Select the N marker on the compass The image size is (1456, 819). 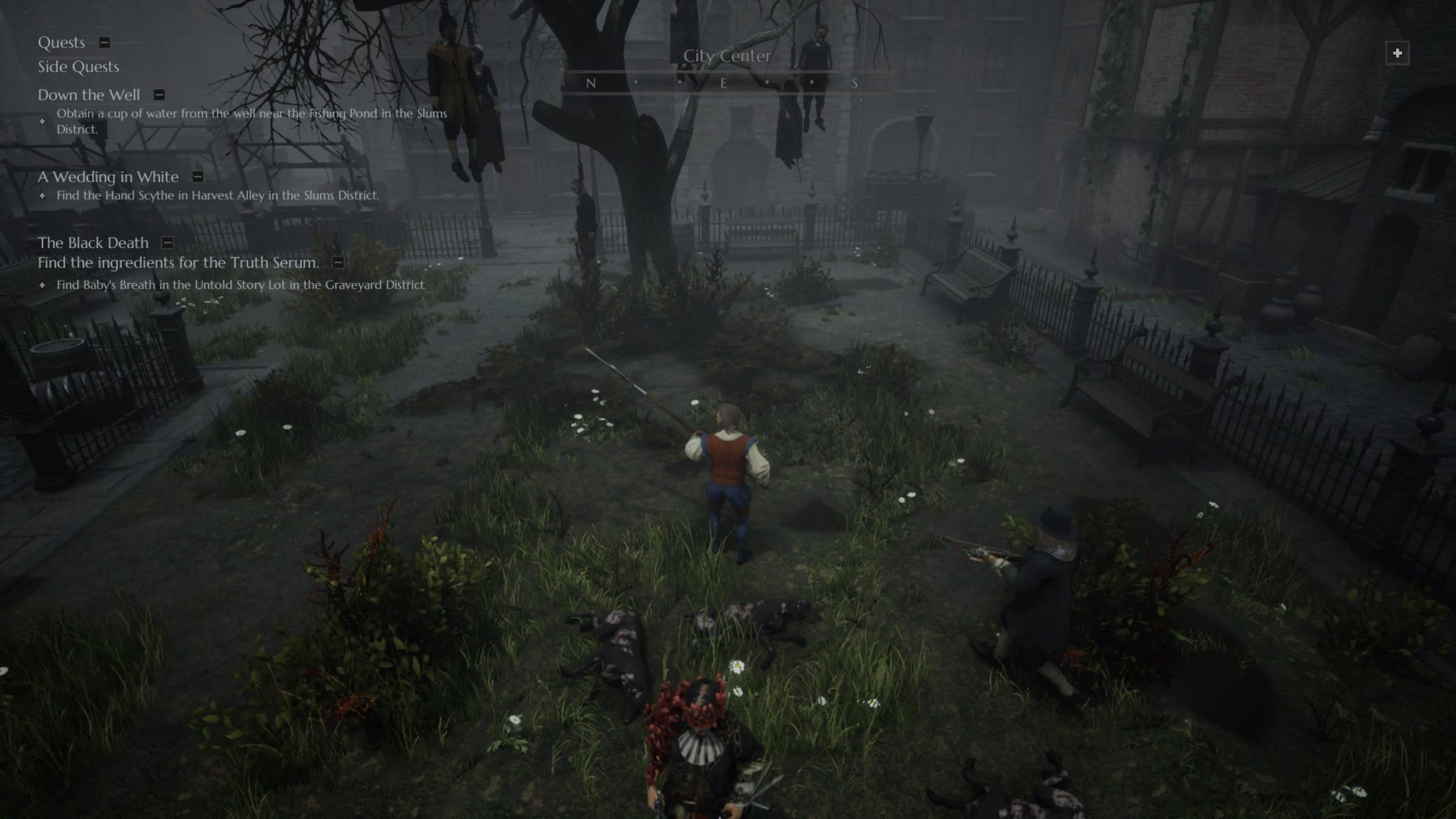590,82
